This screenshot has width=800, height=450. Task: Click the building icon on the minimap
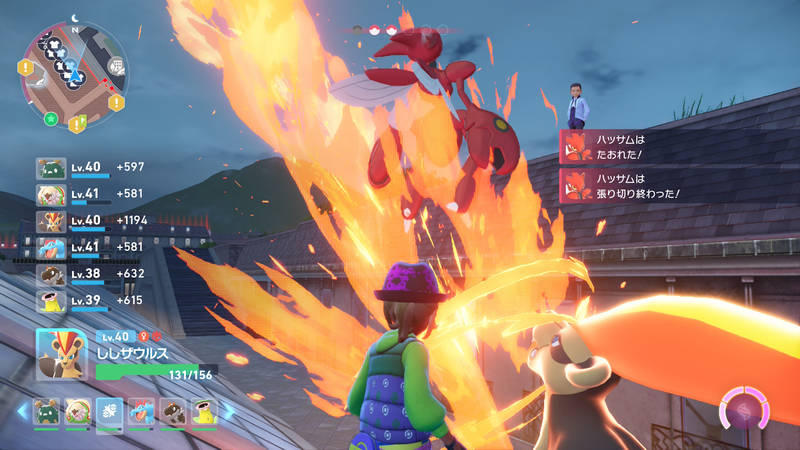[116, 66]
